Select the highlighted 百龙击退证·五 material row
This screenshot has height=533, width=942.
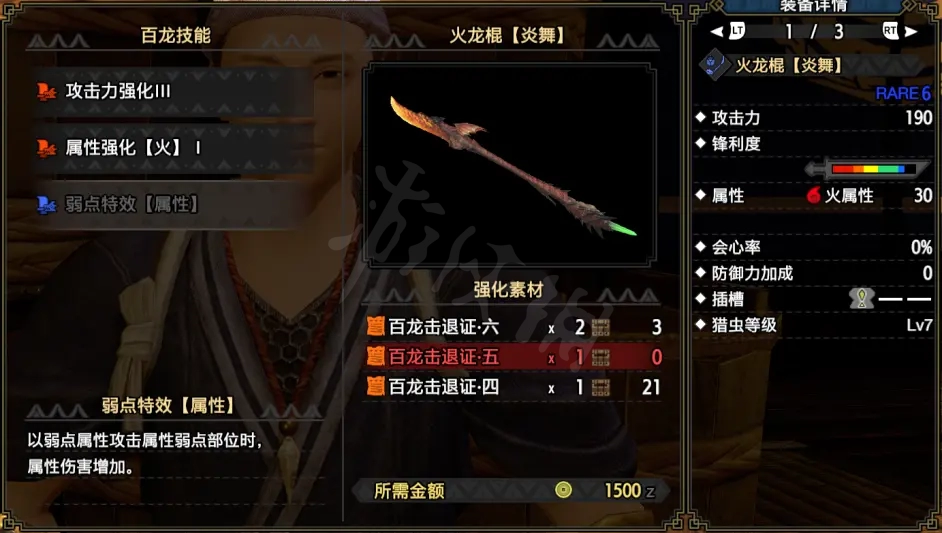pyautogui.click(x=512, y=357)
